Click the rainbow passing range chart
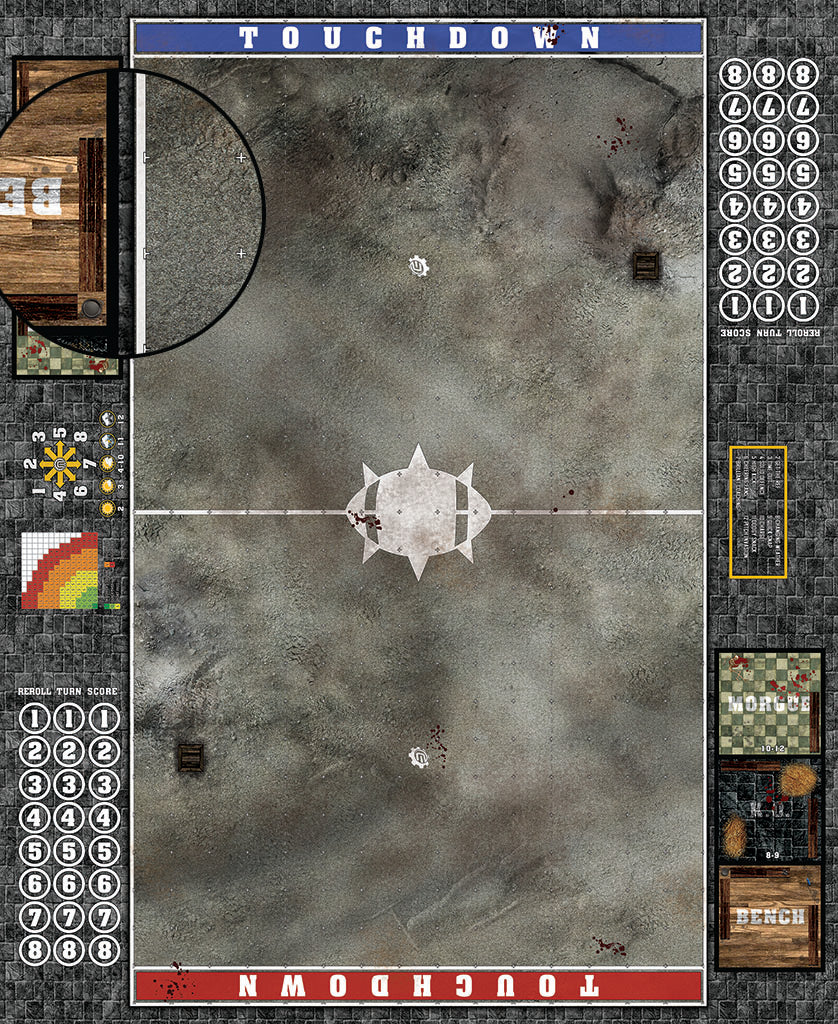The image size is (838, 1024). (60, 571)
